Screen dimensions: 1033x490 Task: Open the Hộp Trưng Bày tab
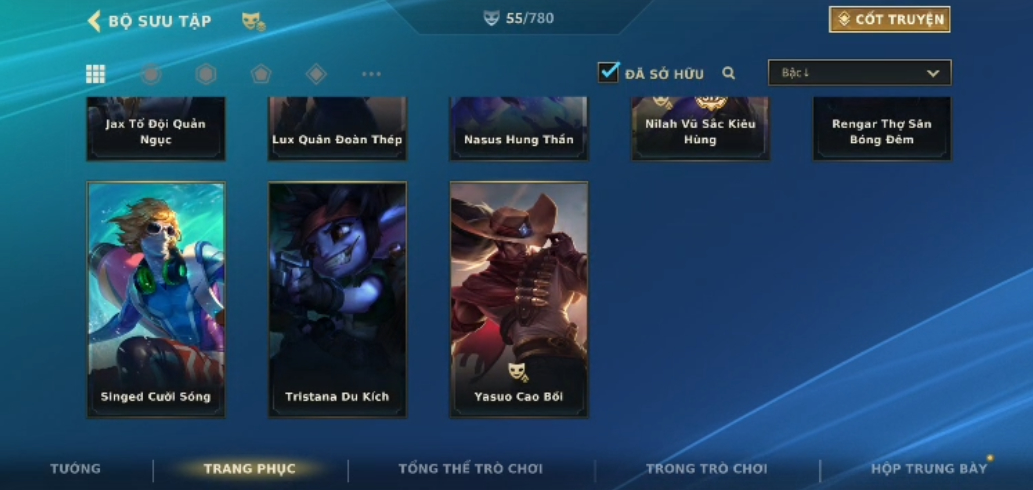tap(928, 468)
